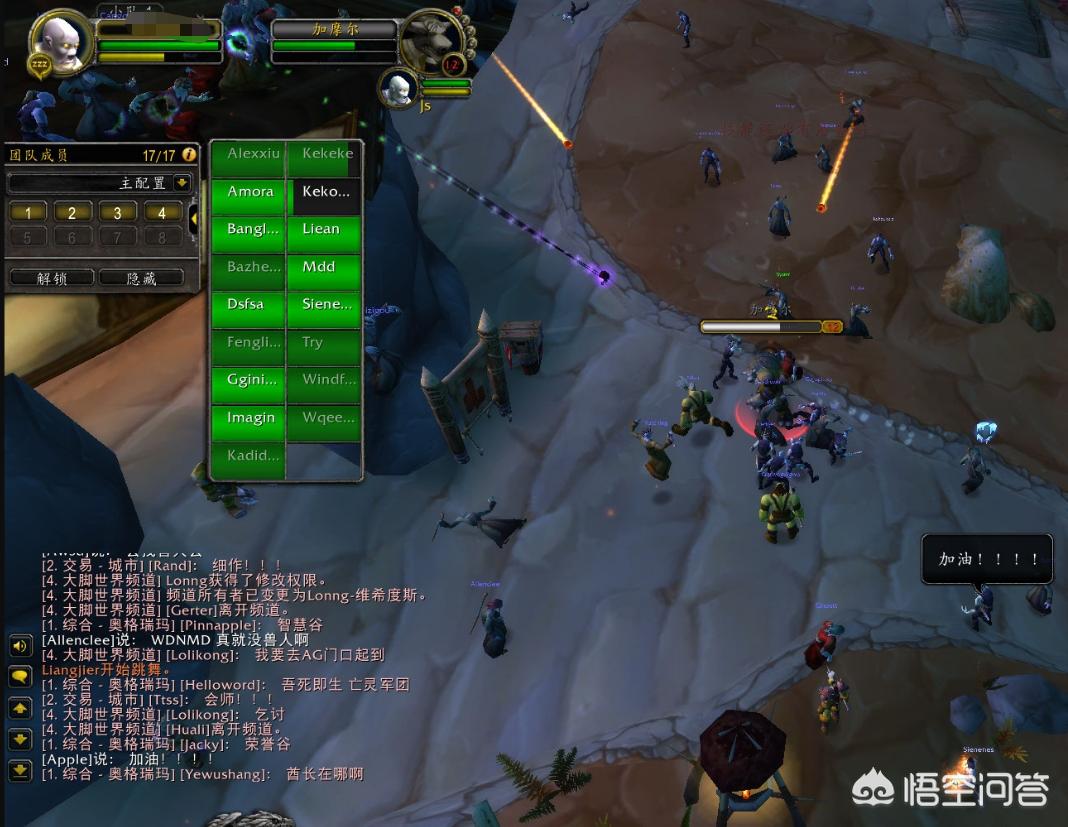Screen dimensions: 1068x827
Task: Click the 加摩尔 target portrait
Action: point(431,40)
